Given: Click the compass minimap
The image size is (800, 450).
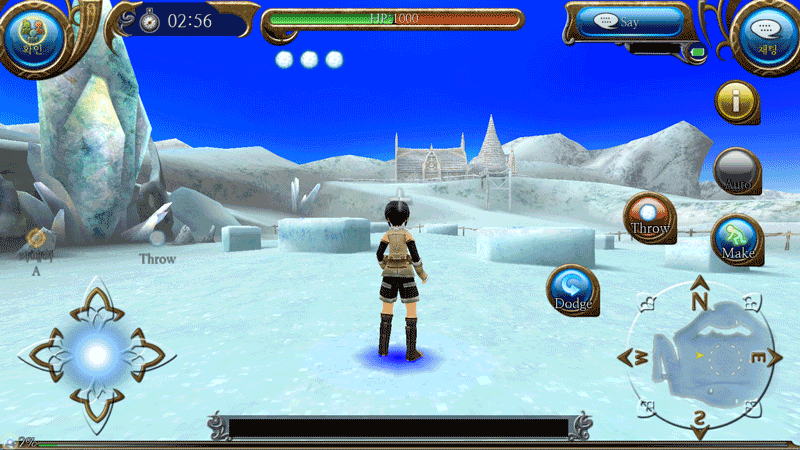Looking at the screenshot, I should pos(700,356).
